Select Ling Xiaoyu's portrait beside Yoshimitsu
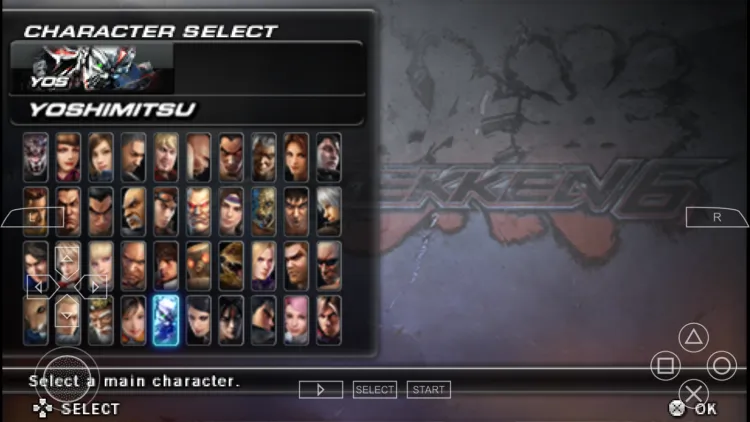The image size is (750, 422). click(x=133, y=320)
